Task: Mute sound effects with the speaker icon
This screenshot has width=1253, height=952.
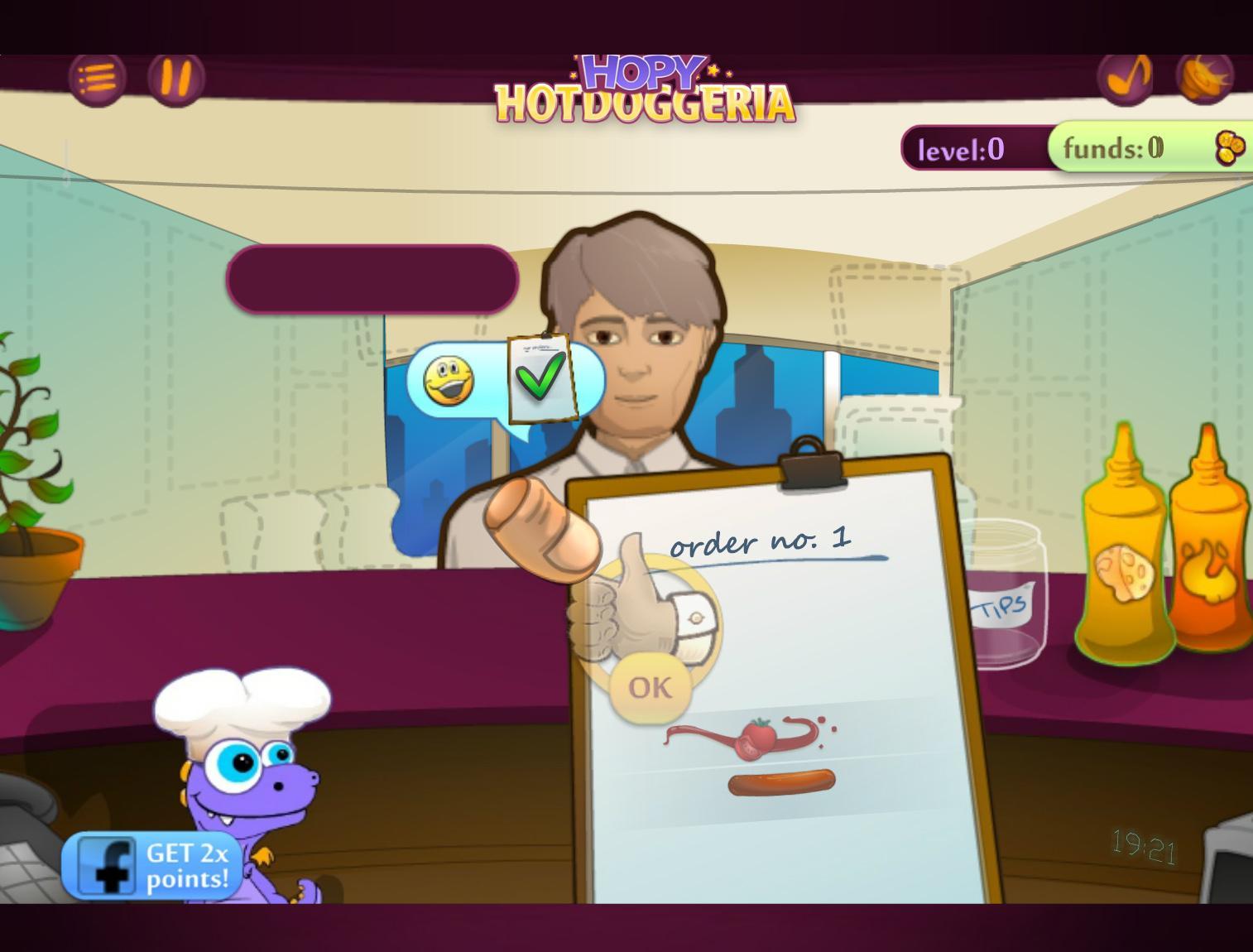Action: (1206, 76)
